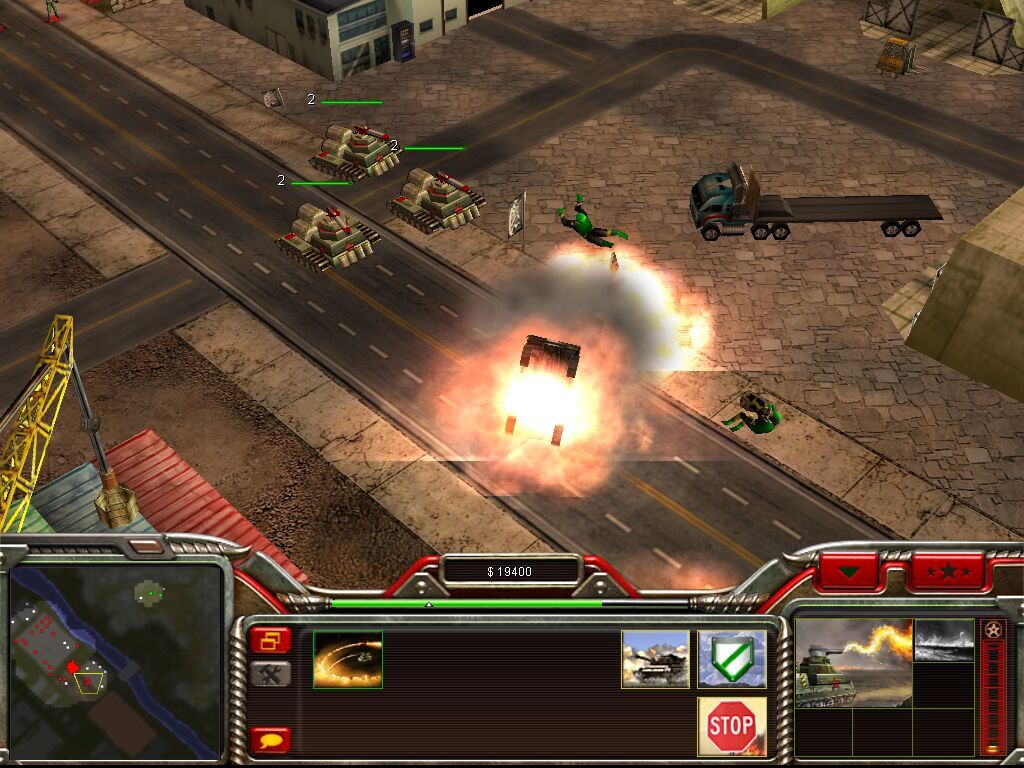Viewport: 1024px width, 768px height.
Task: Open the chat speech bubble button
Action: tap(270, 740)
